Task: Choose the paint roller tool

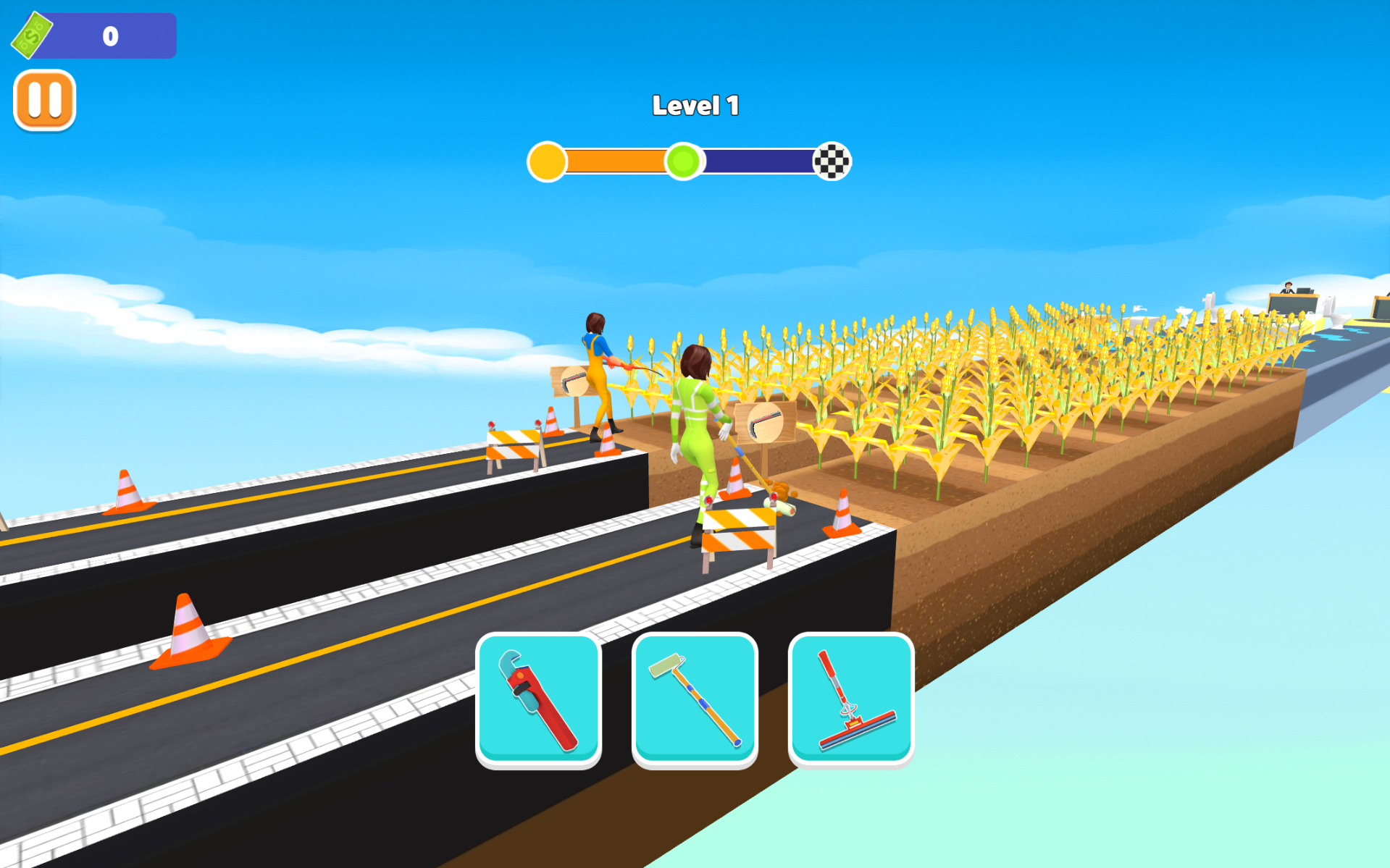Action: (695, 699)
